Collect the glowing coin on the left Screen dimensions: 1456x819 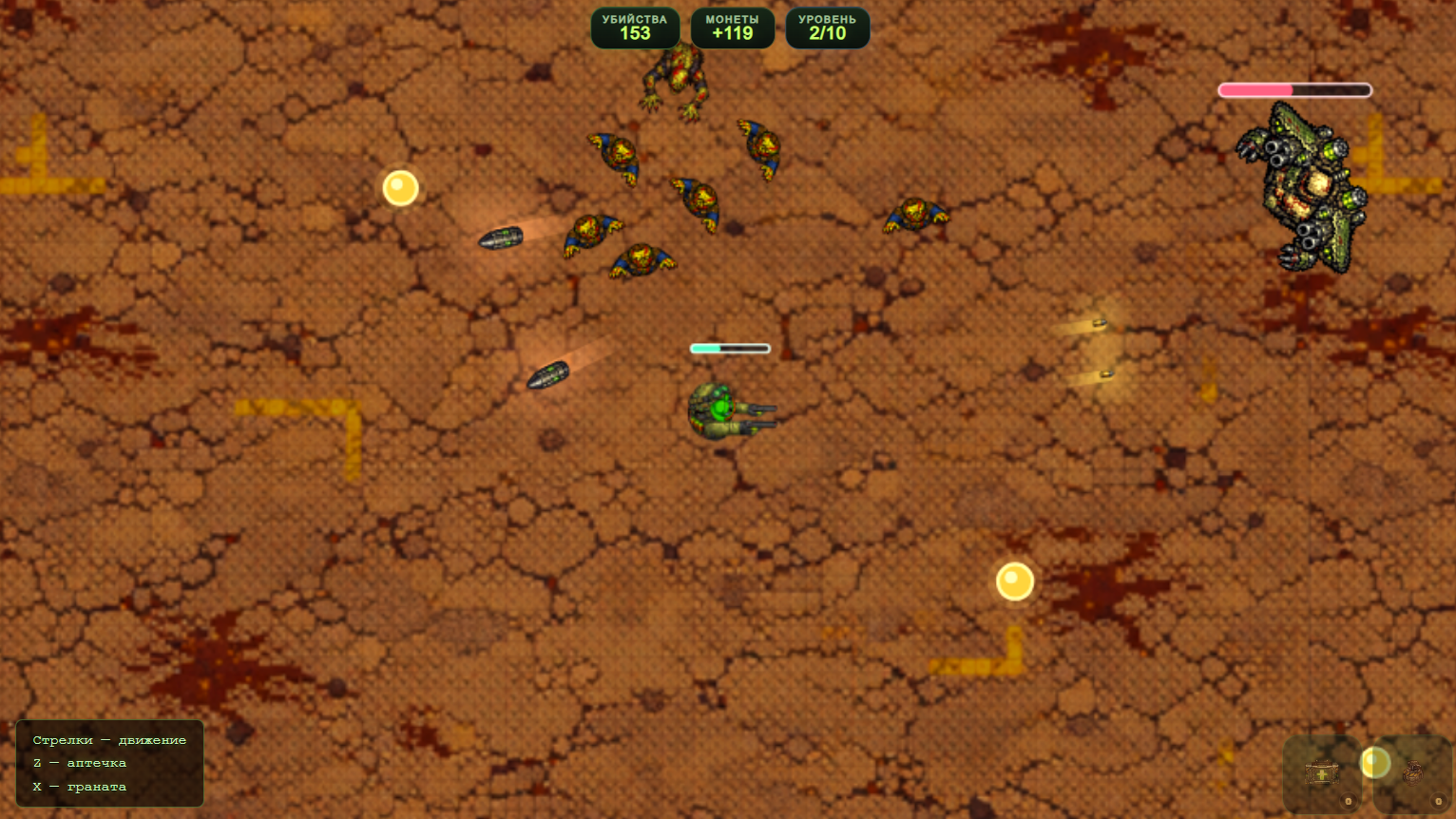coord(399,187)
